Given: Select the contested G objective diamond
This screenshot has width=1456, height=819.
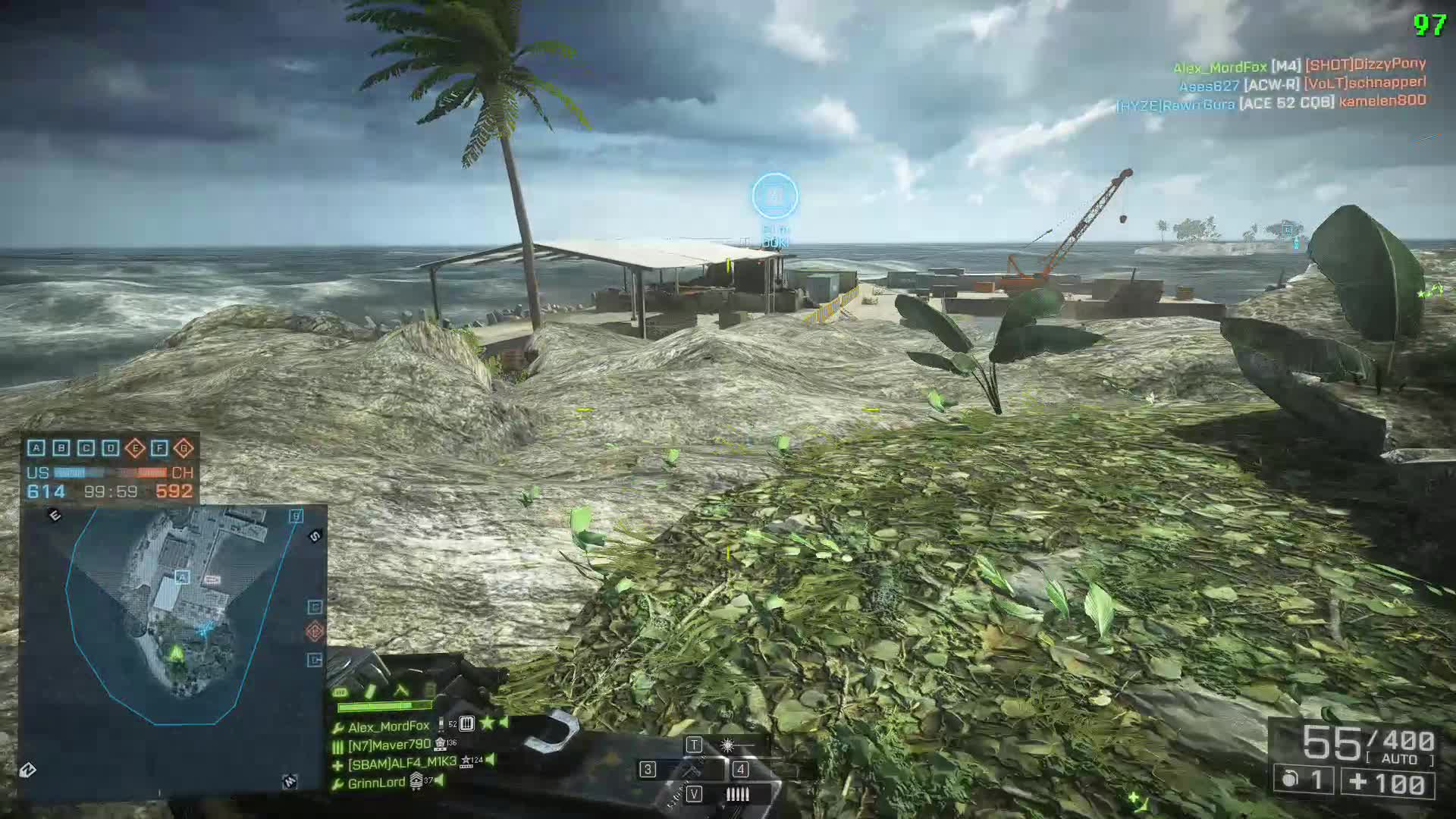Looking at the screenshot, I should tap(184, 448).
